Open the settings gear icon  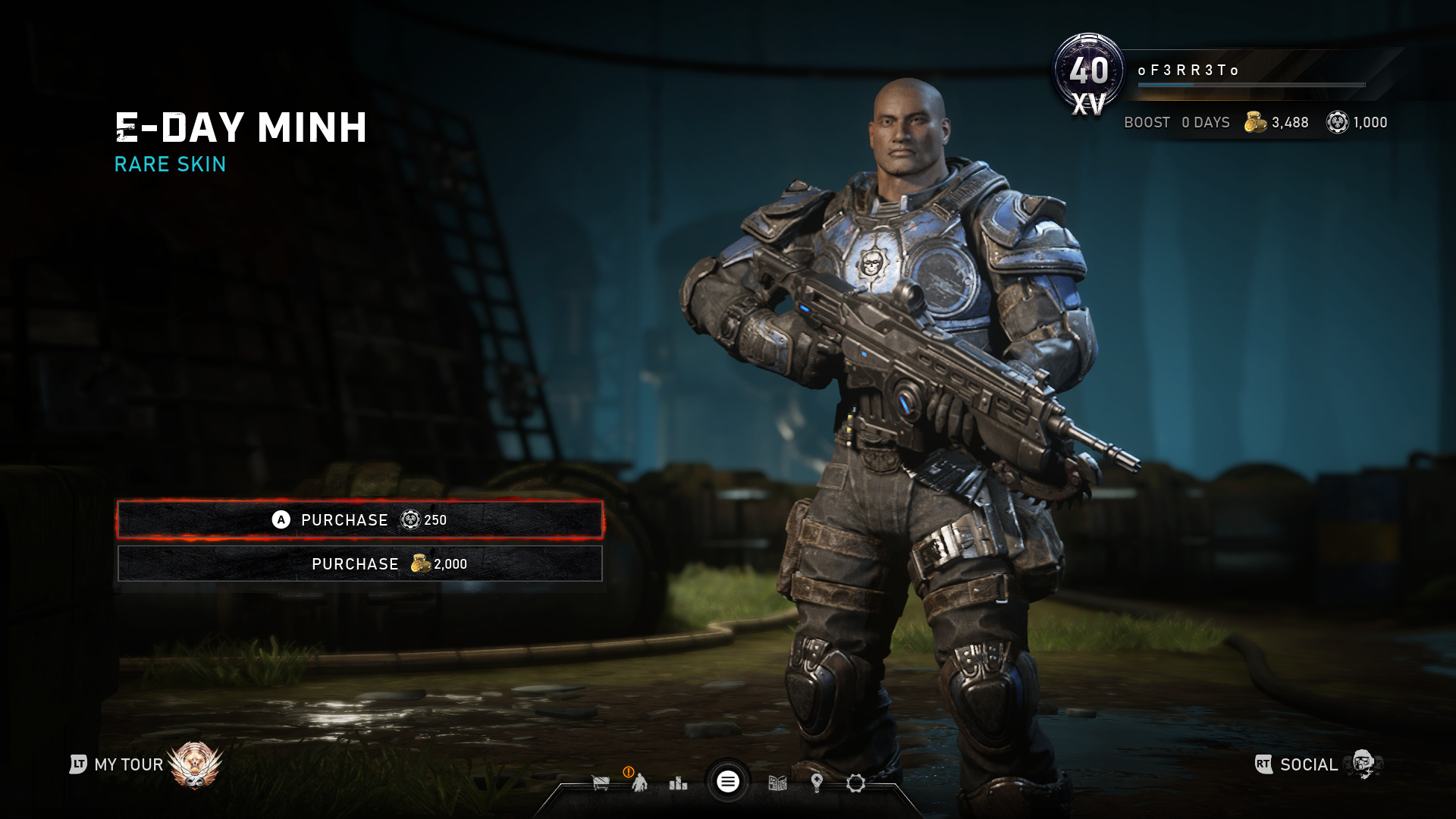pyautogui.click(x=855, y=783)
